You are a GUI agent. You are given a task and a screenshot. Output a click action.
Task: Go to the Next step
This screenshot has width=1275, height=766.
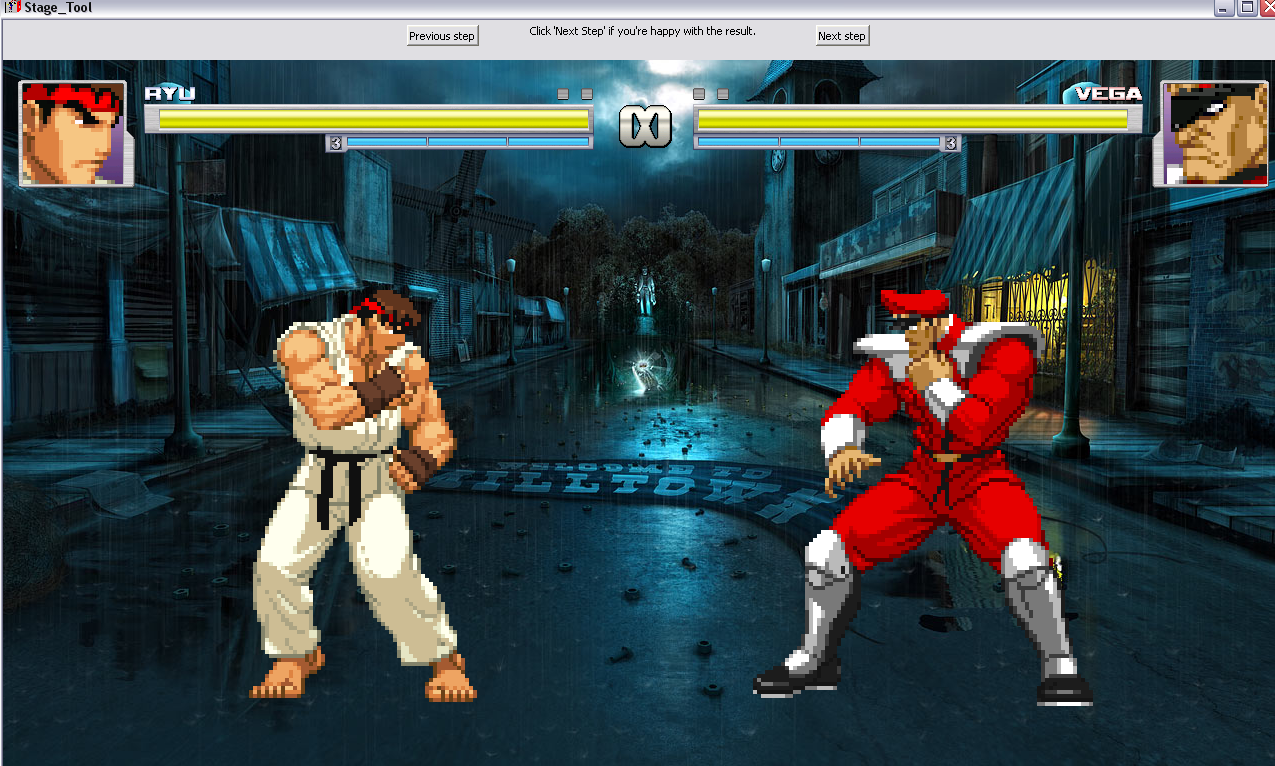(842, 36)
